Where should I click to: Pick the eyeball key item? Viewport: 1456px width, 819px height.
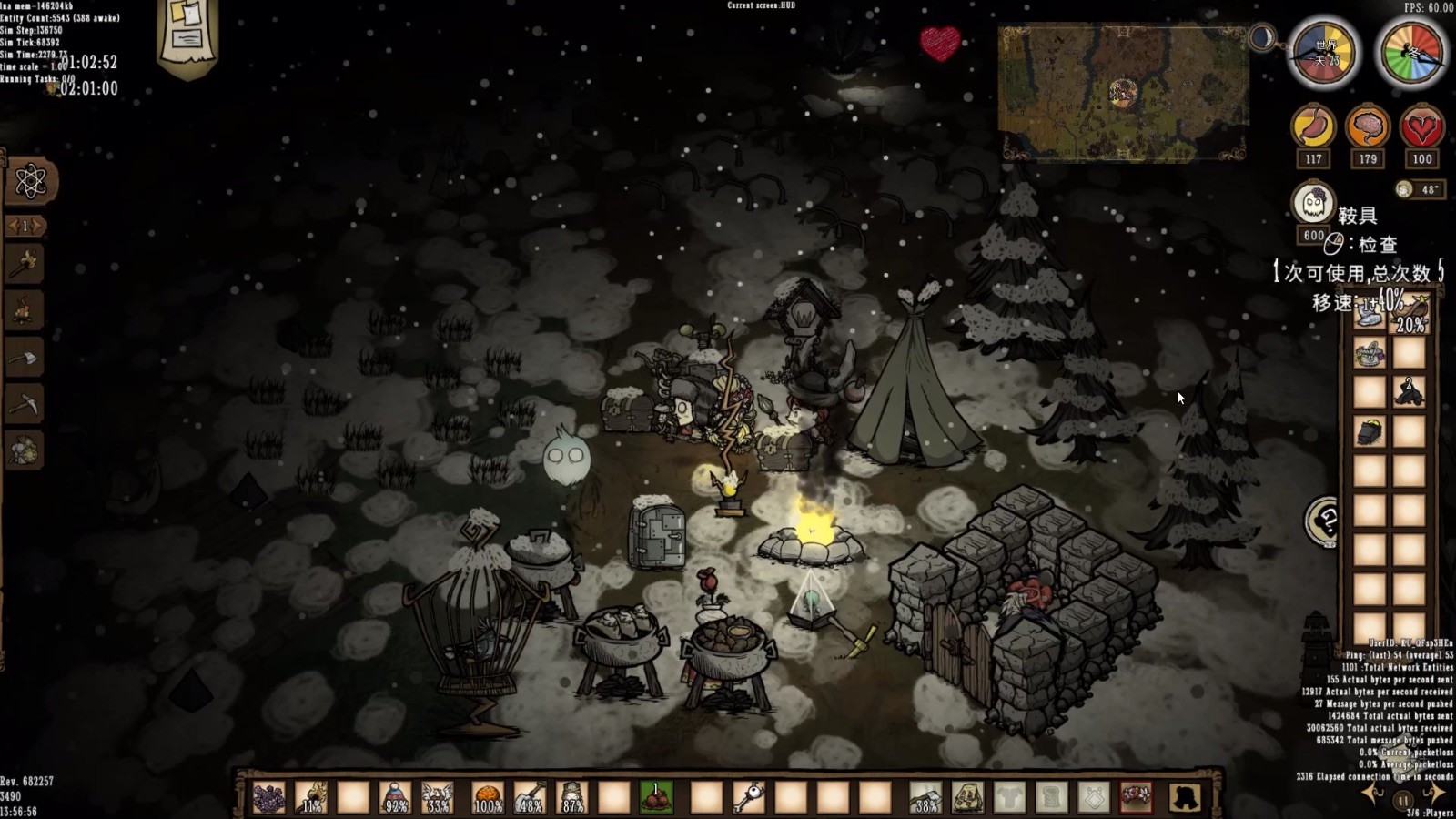[x=748, y=798]
